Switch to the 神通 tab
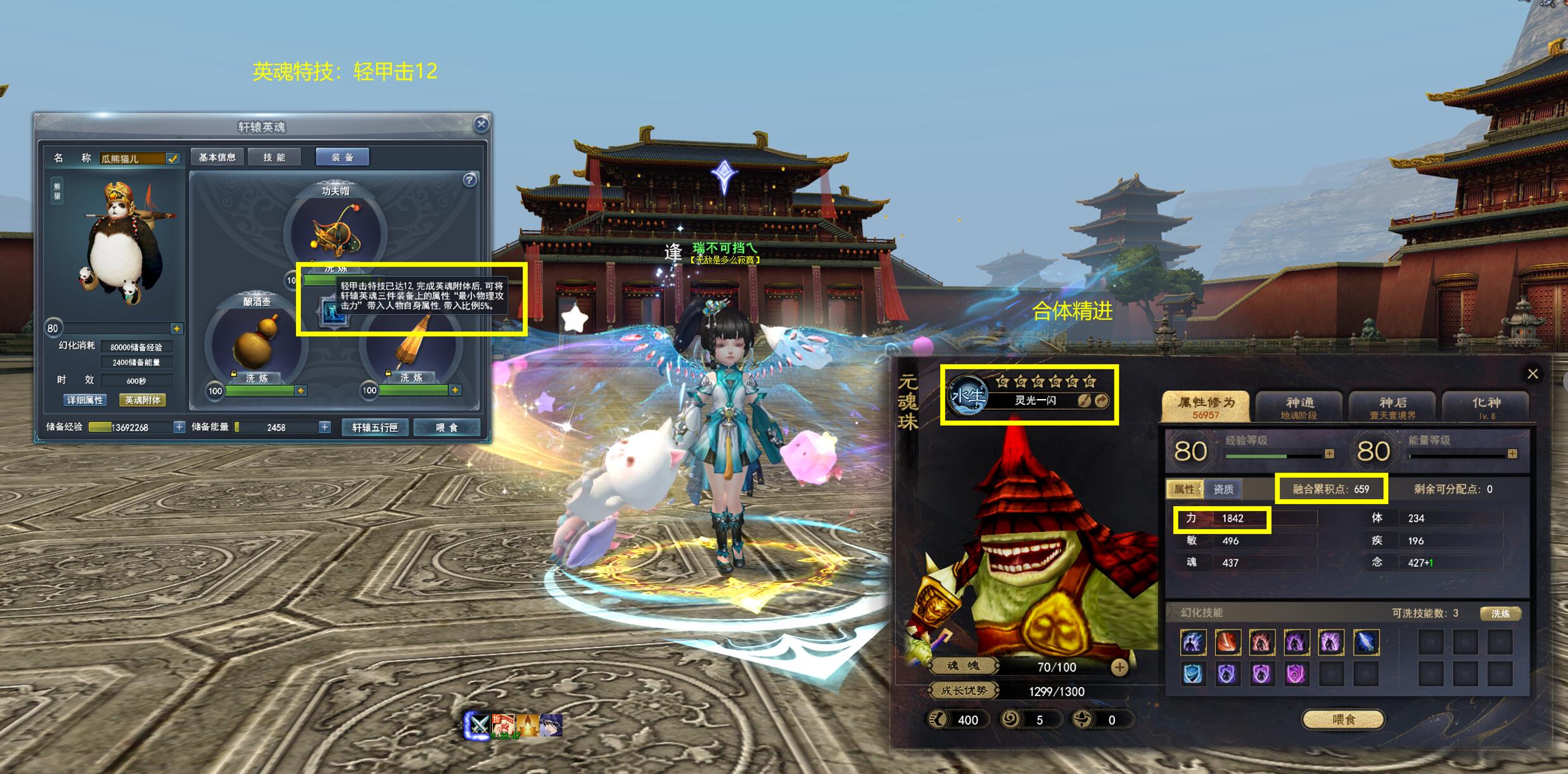 coord(1299,407)
